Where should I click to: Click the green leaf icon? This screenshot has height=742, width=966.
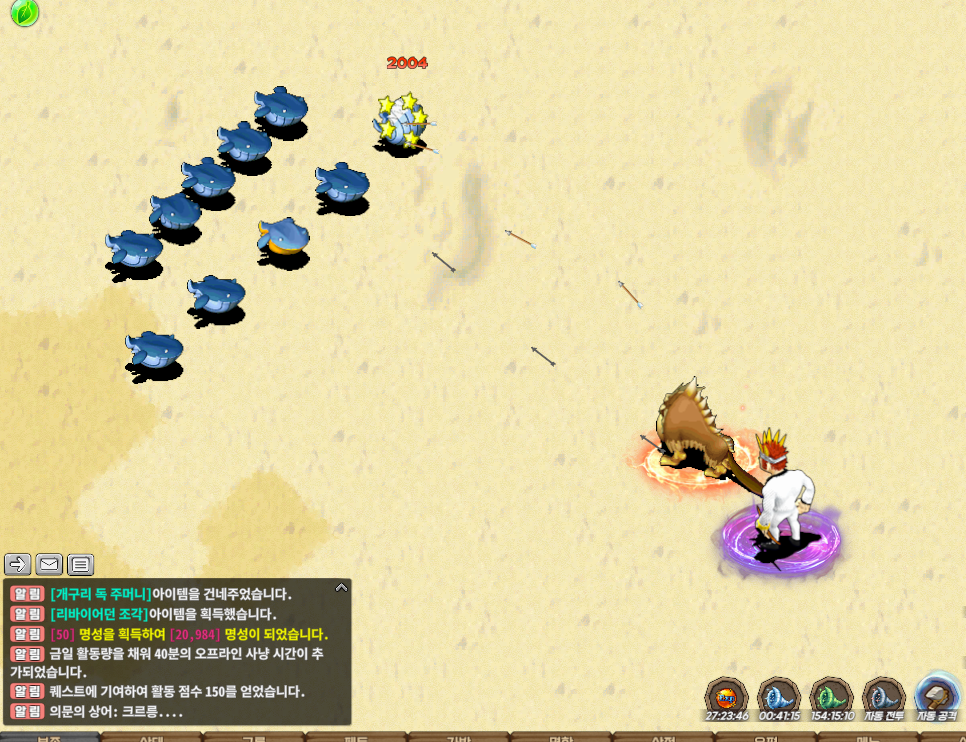pyautogui.click(x=24, y=13)
